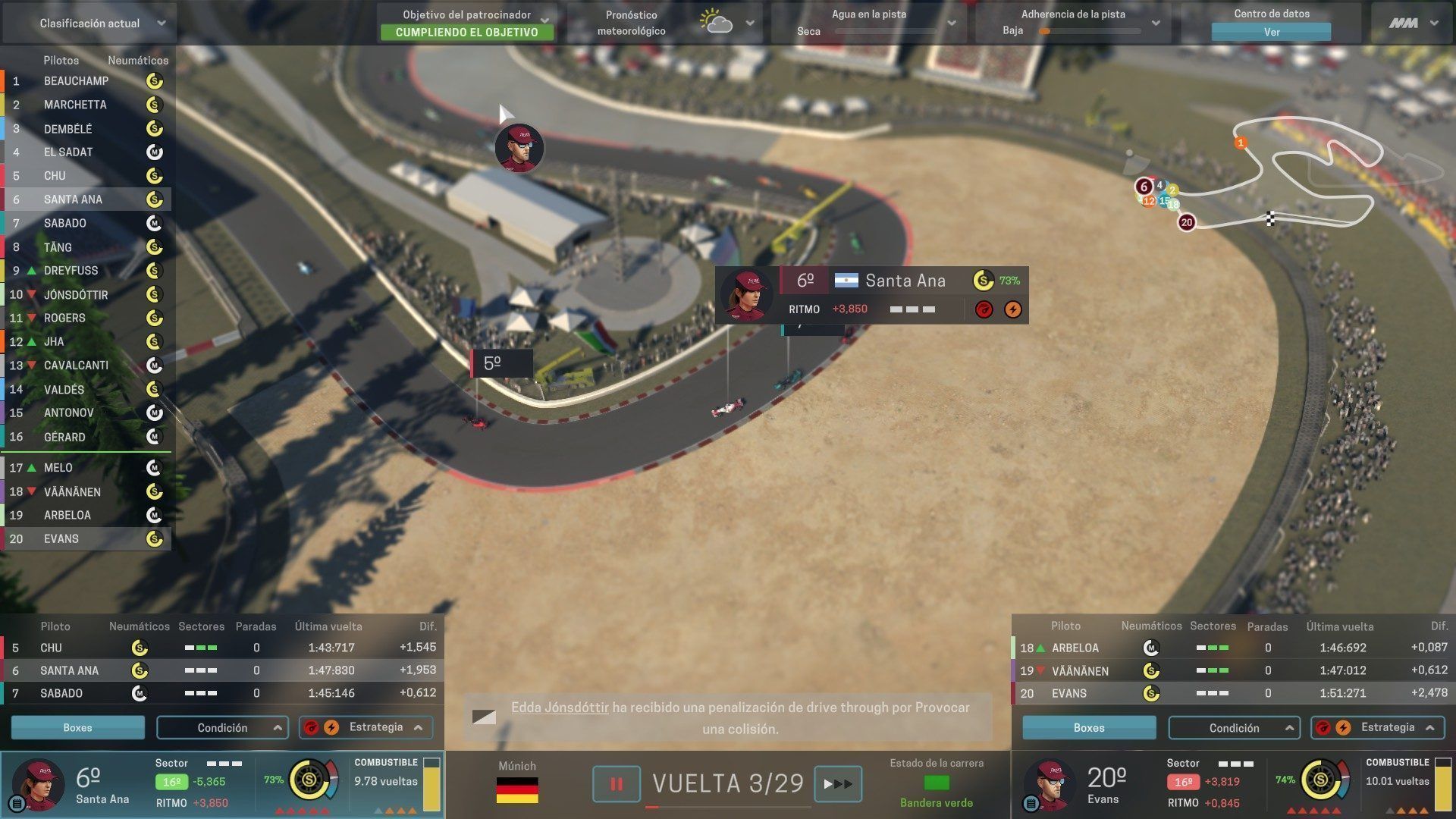Expand the Adherencia de la pista panel
1456x819 pixels.
(x=1156, y=23)
